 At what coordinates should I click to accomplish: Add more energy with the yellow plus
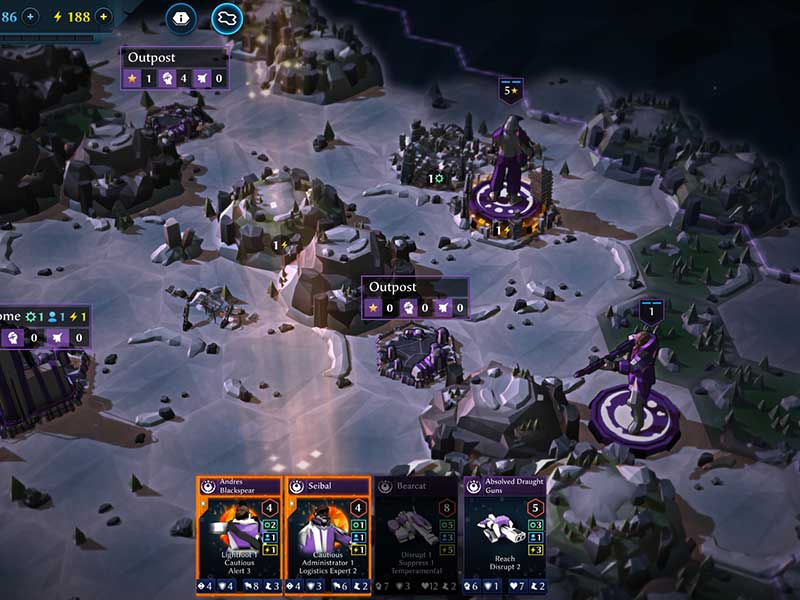coord(103,16)
